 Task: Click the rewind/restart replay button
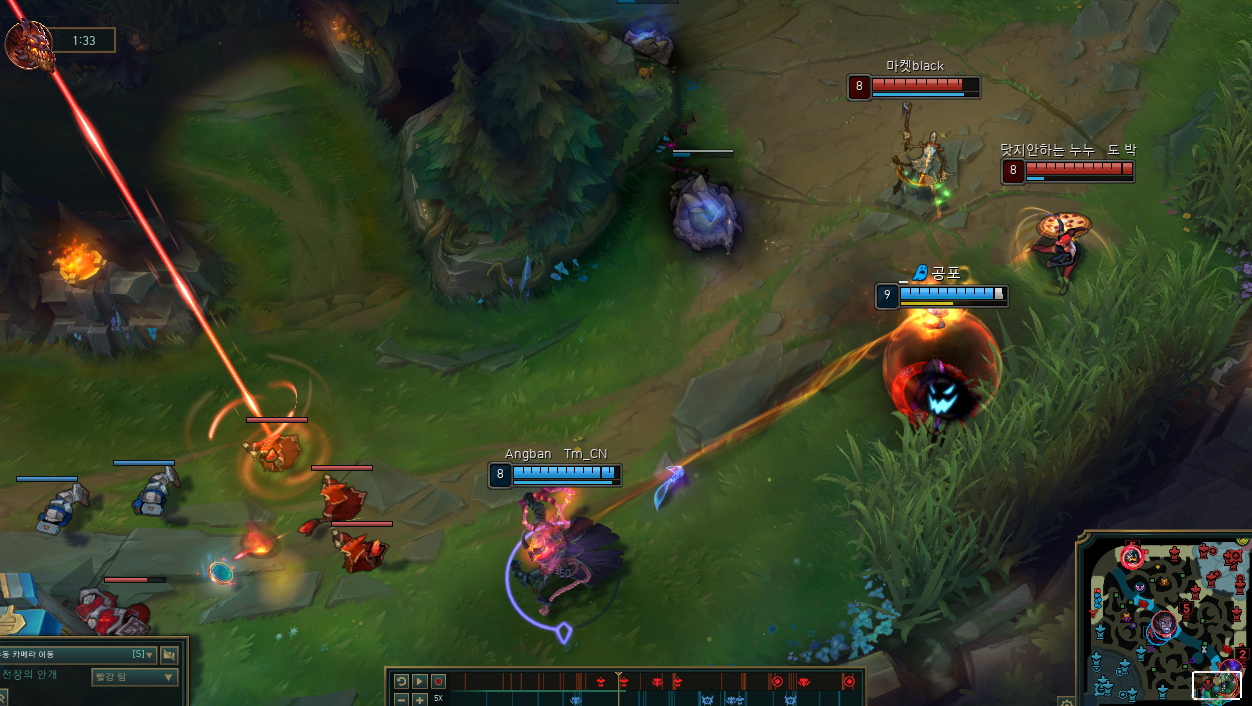401,681
